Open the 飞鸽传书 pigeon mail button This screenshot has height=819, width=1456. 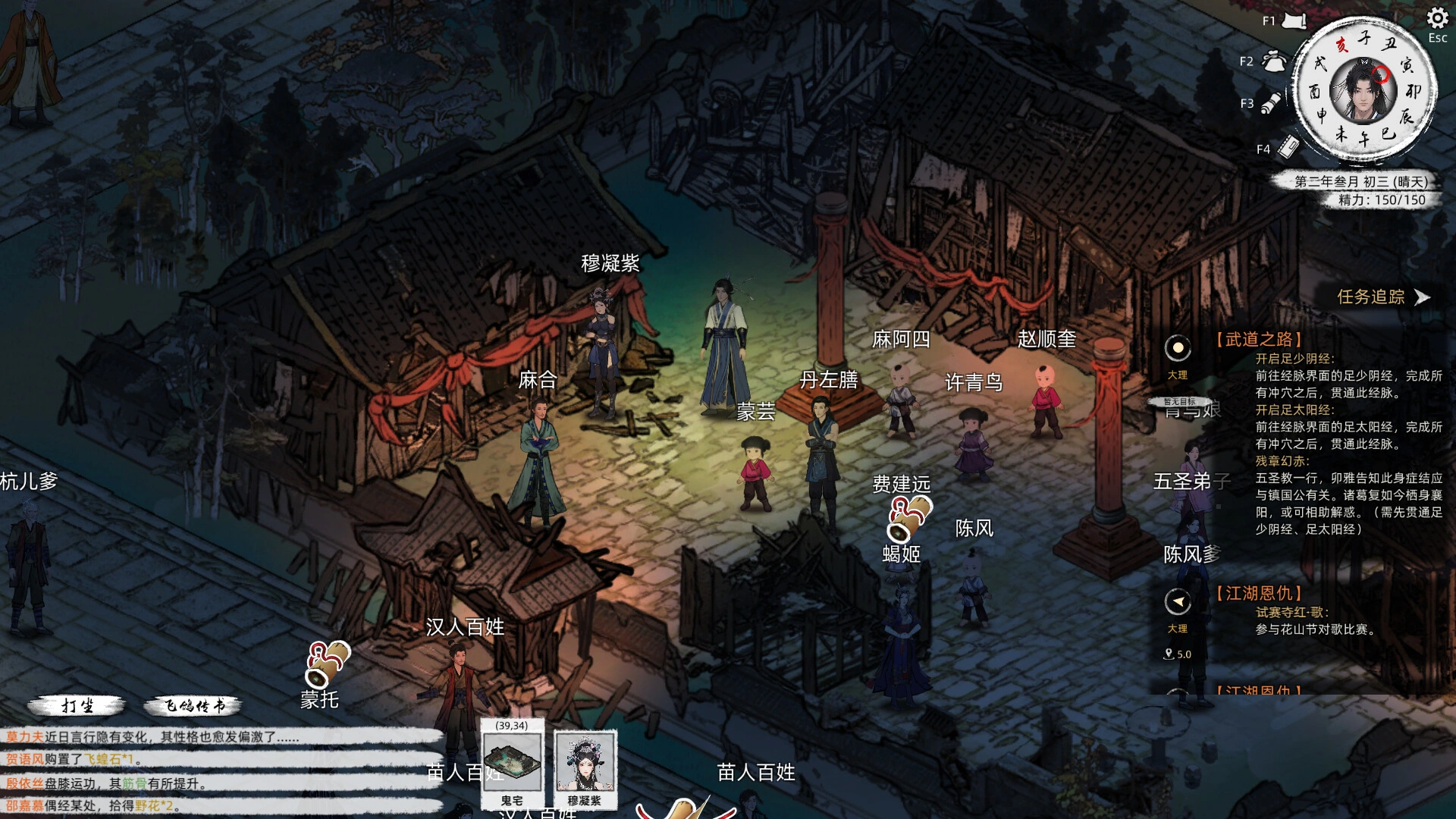(193, 706)
